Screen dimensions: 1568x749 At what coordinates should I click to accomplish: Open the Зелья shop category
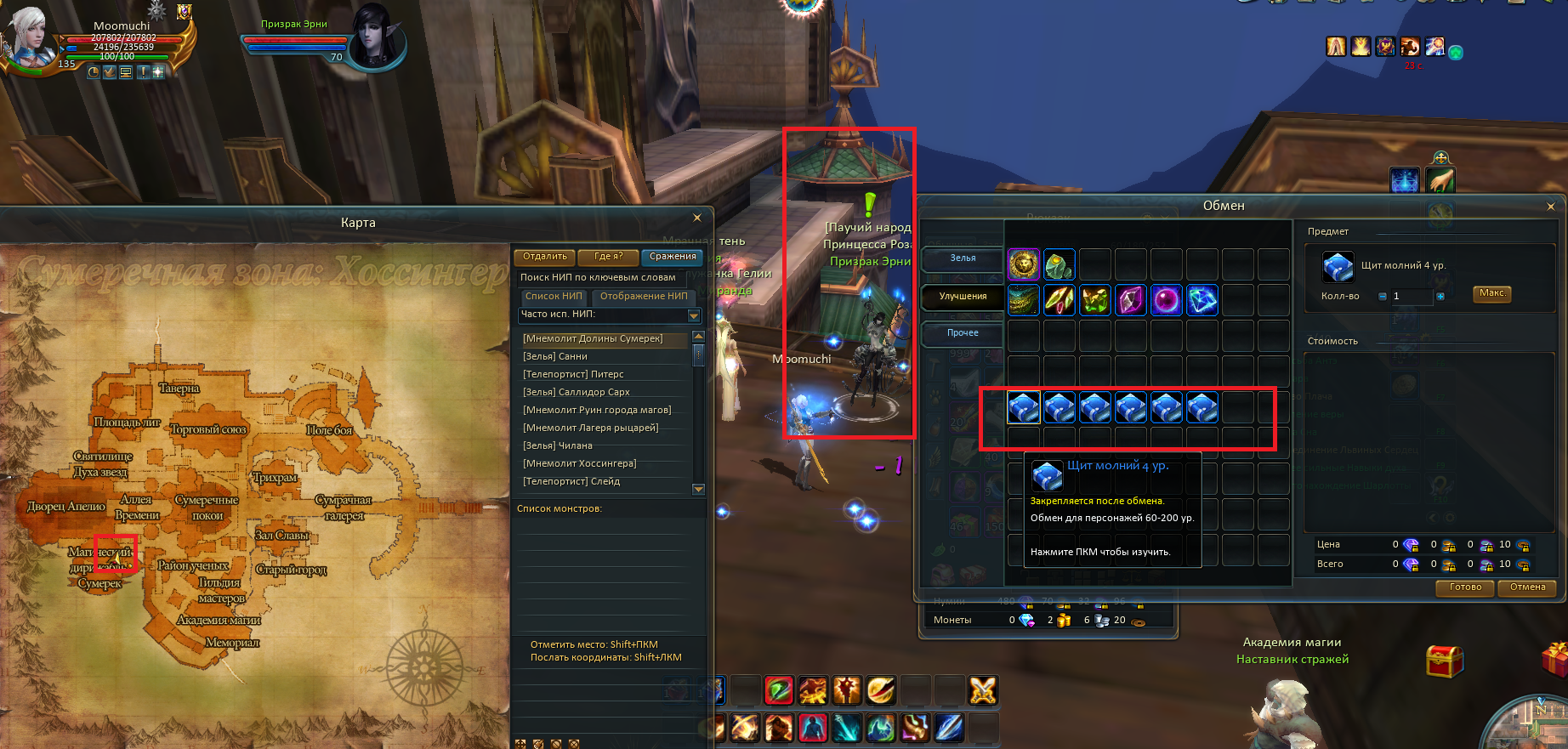coord(963,258)
